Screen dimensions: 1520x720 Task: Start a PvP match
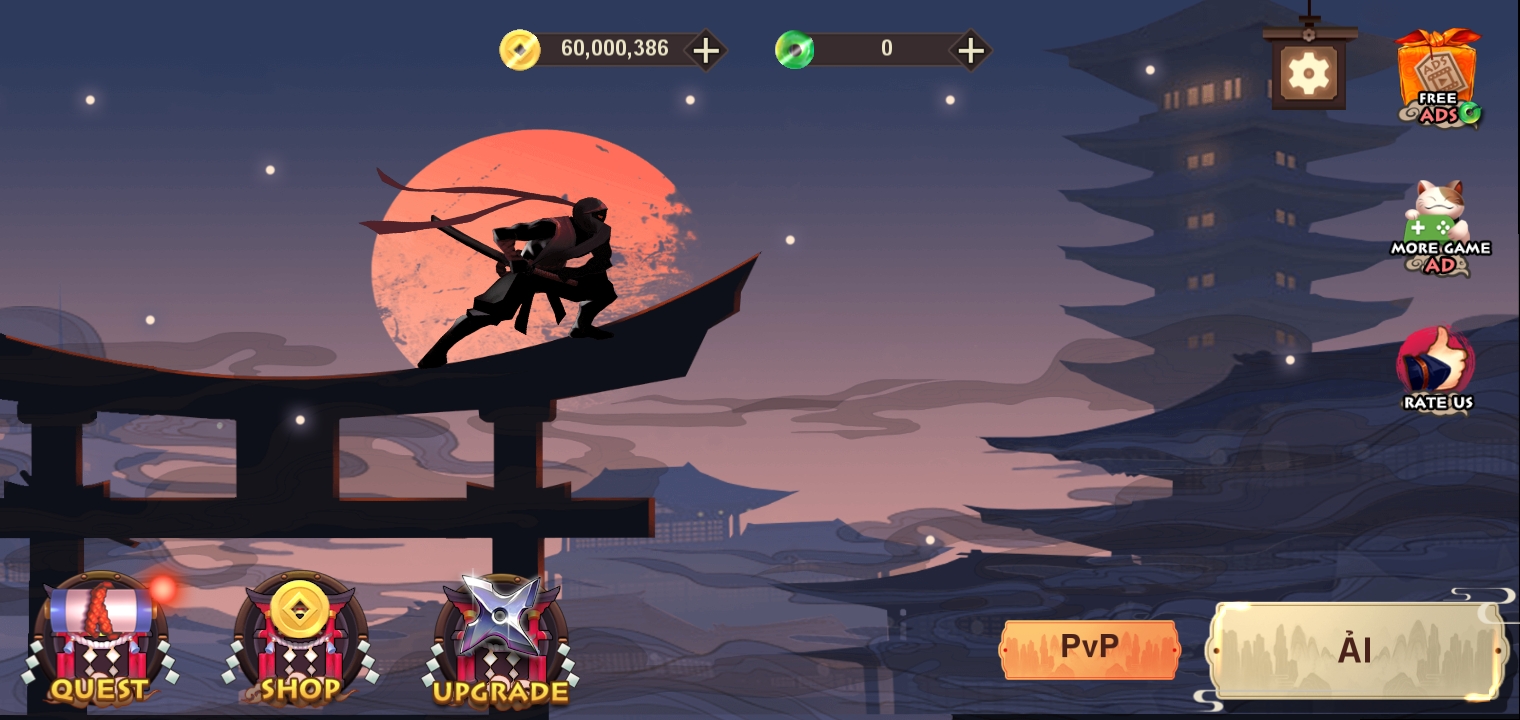pyautogui.click(x=1090, y=648)
